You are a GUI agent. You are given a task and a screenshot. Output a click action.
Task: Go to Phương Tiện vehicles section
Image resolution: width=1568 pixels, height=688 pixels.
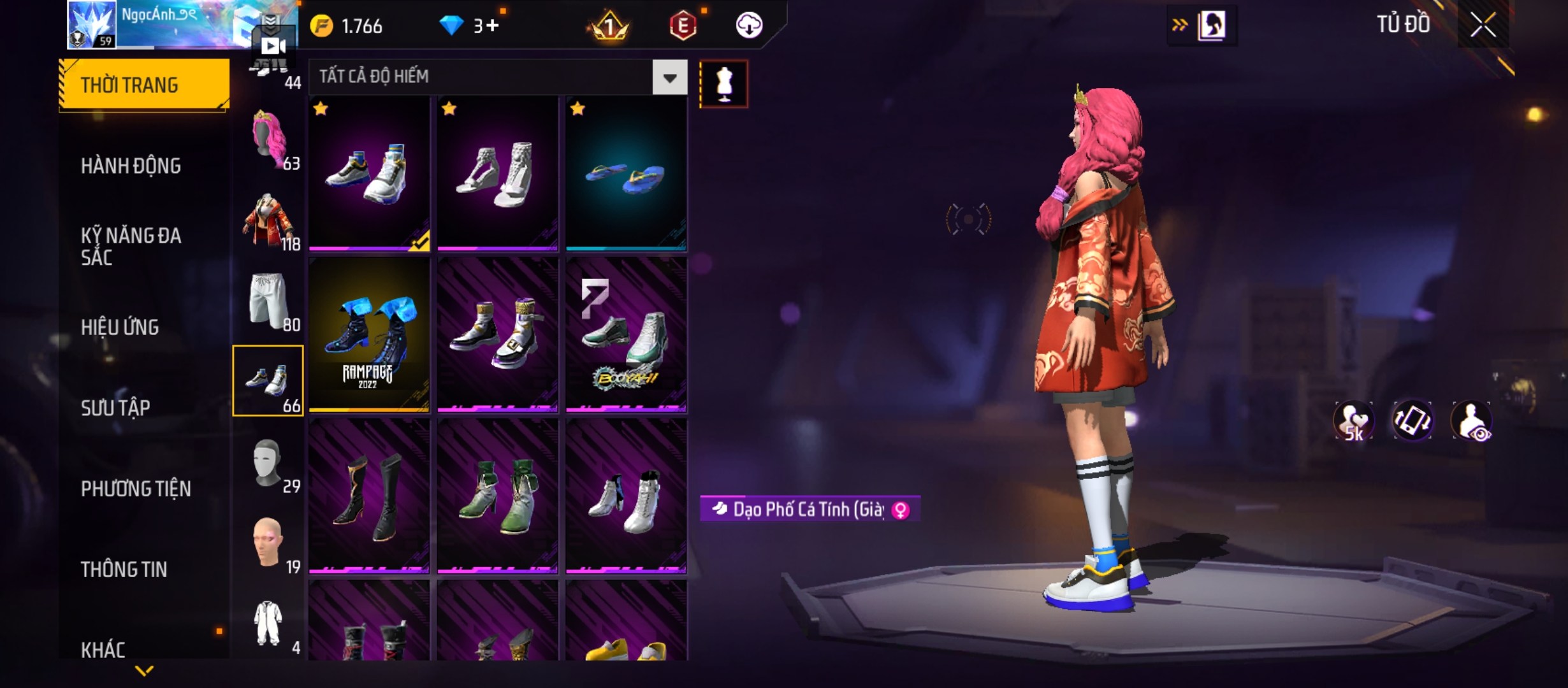click(136, 489)
